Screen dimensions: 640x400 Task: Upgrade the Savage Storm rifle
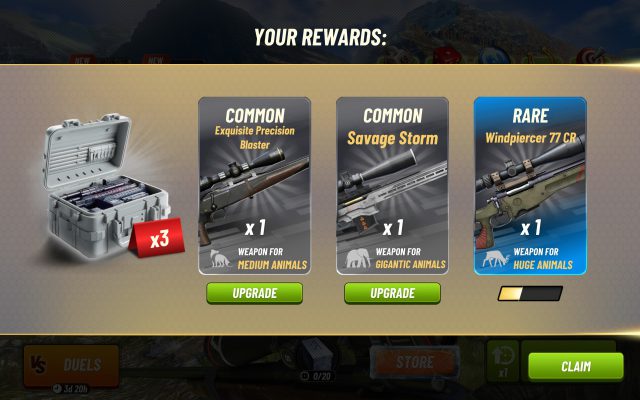click(x=392, y=293)
